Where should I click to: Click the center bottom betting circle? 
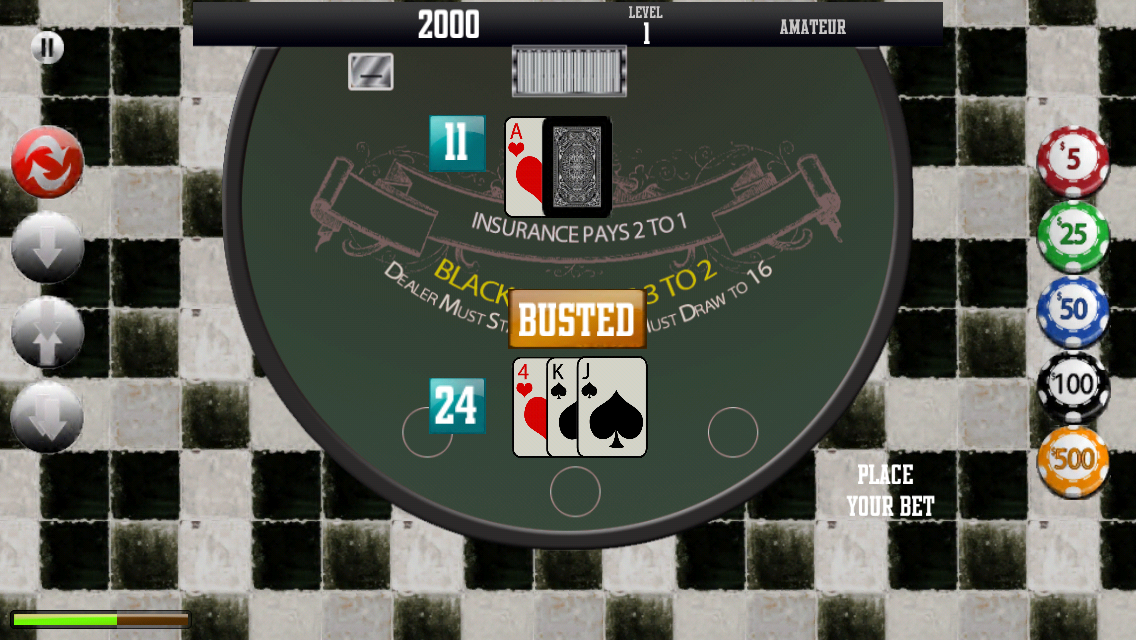575,491
